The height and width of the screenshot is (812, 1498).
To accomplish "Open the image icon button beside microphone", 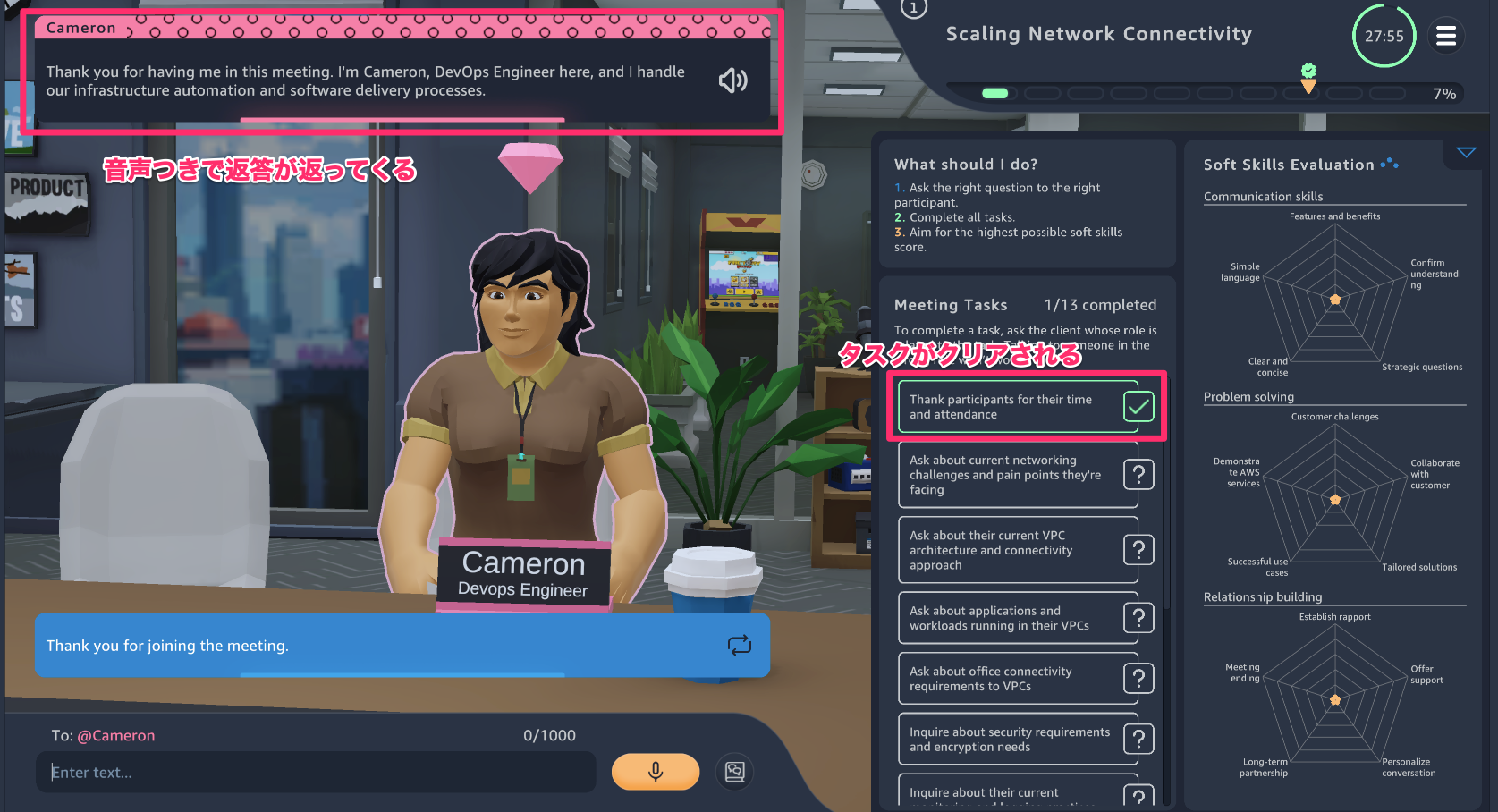I will [735, 772].
